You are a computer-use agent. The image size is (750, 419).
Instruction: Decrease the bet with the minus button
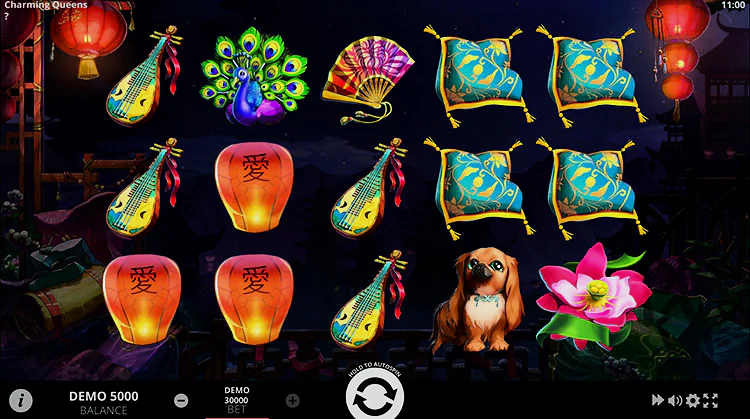click(181, 401)
